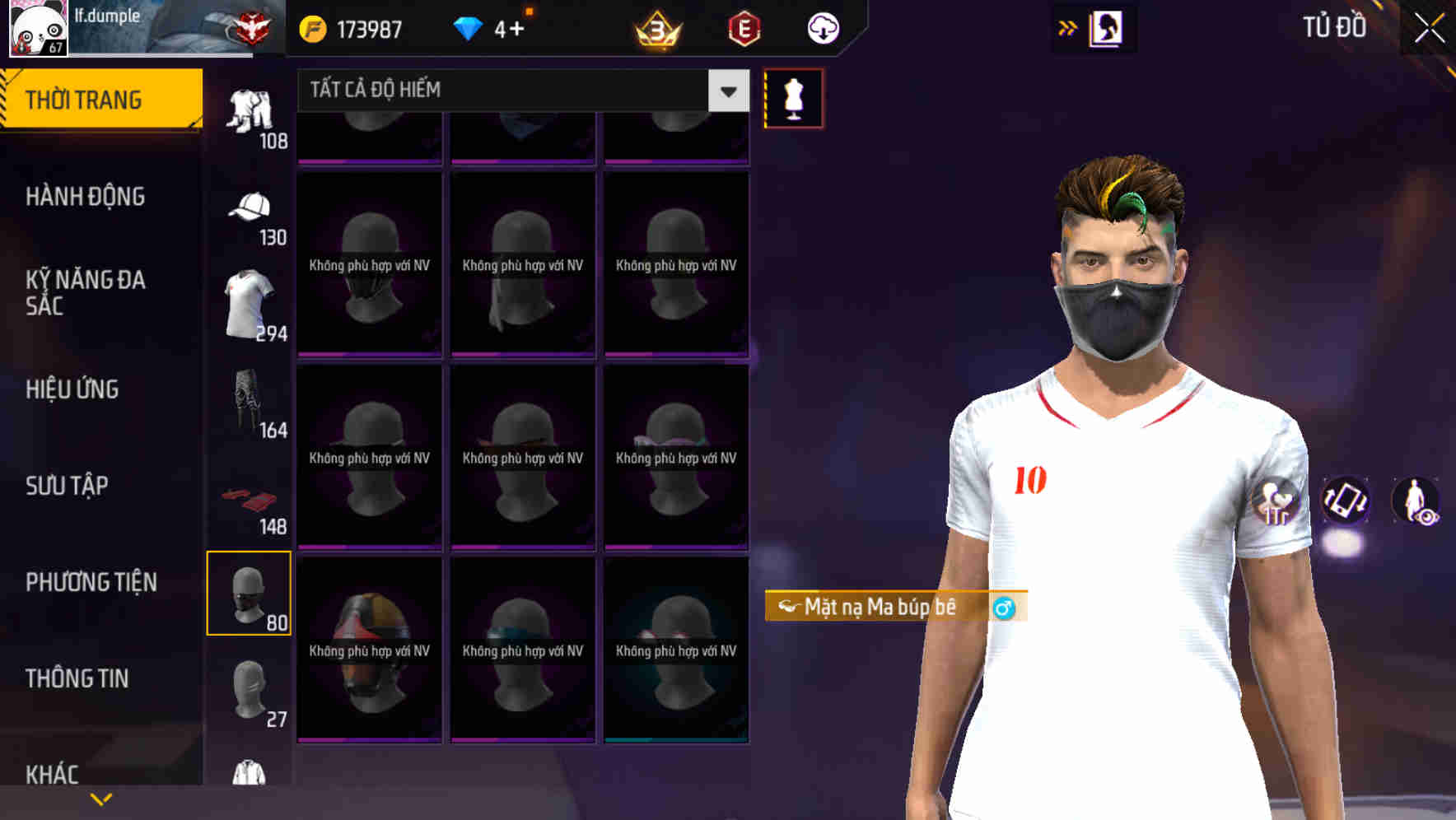Screen dimensions: 1456x820
Task: Expand the sidebar with the double-arrow chevron
Action: click(x=1067, y=27)
